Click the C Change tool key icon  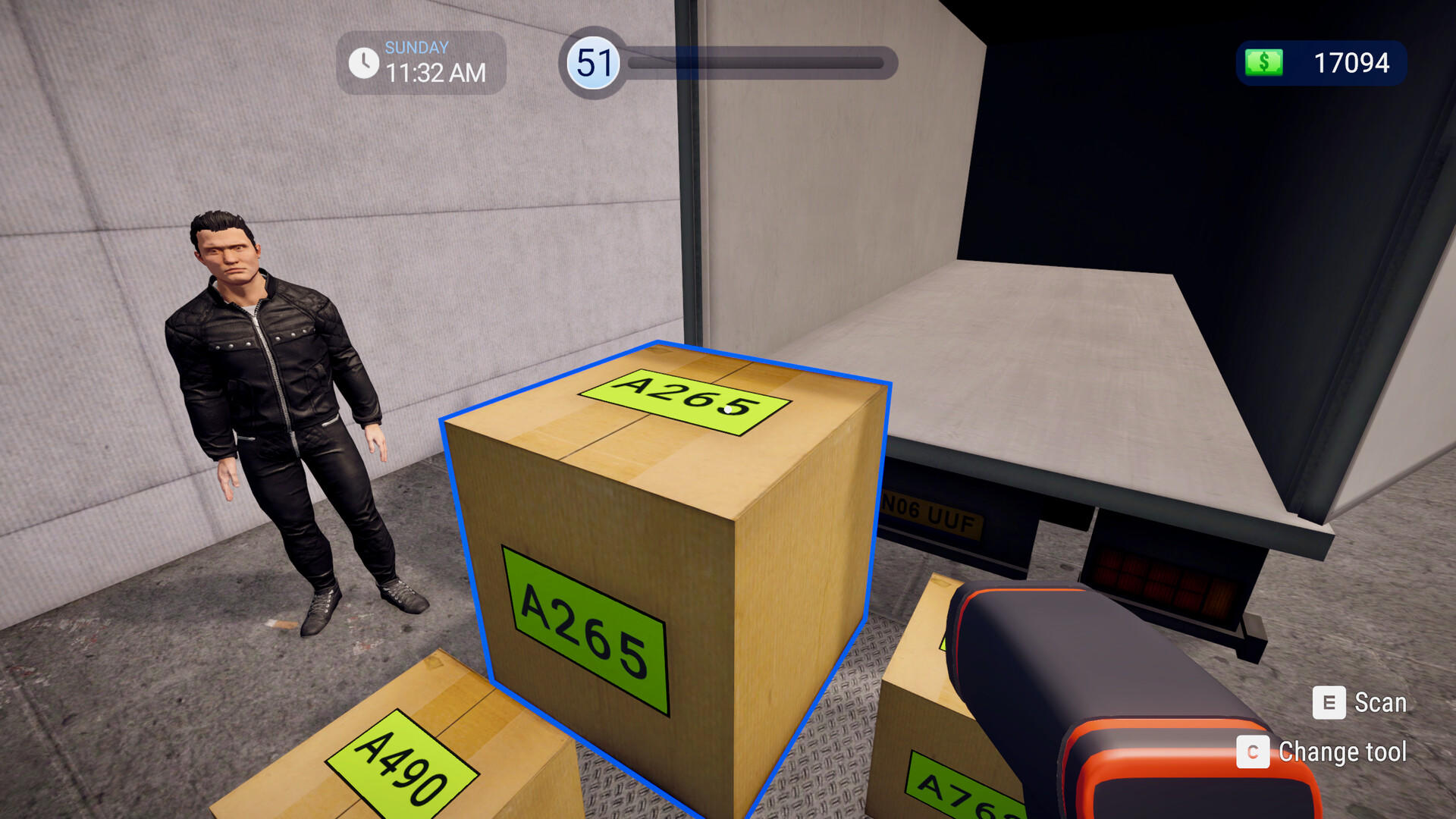coord(1254,753)
